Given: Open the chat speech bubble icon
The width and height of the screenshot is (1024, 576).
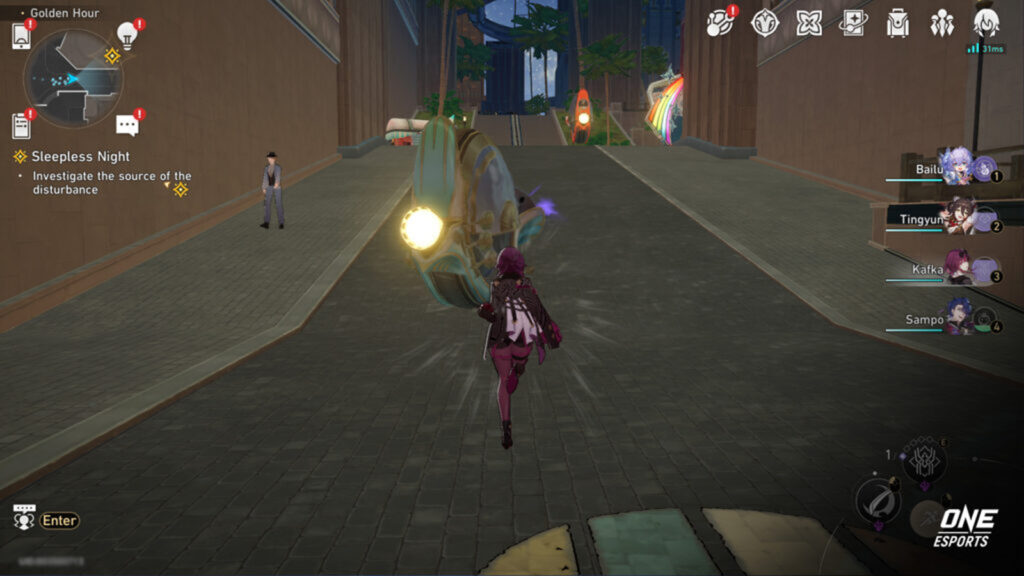Looking at the screenshot, I should point(127,125).
